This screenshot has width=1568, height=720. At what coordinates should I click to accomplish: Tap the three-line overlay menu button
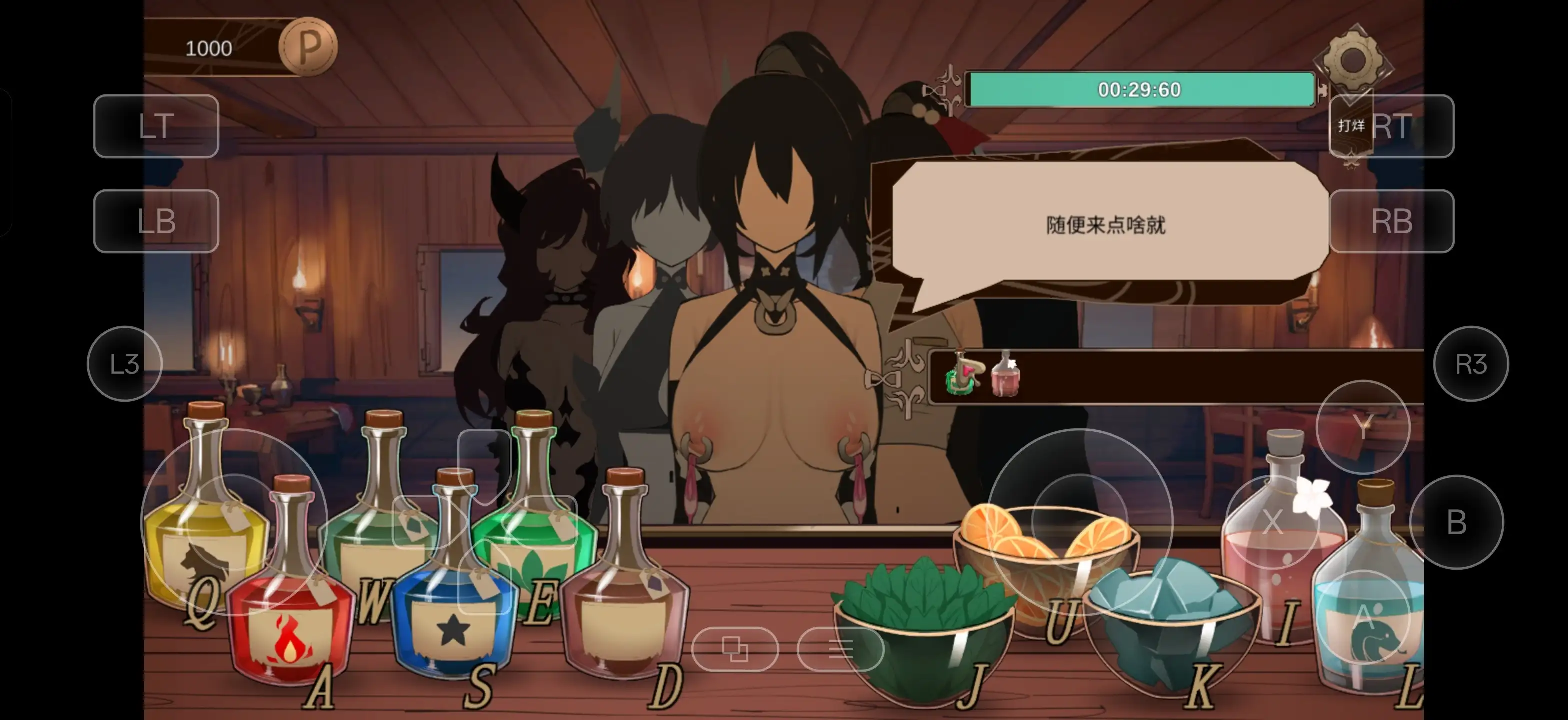click(x=840, y=649)
